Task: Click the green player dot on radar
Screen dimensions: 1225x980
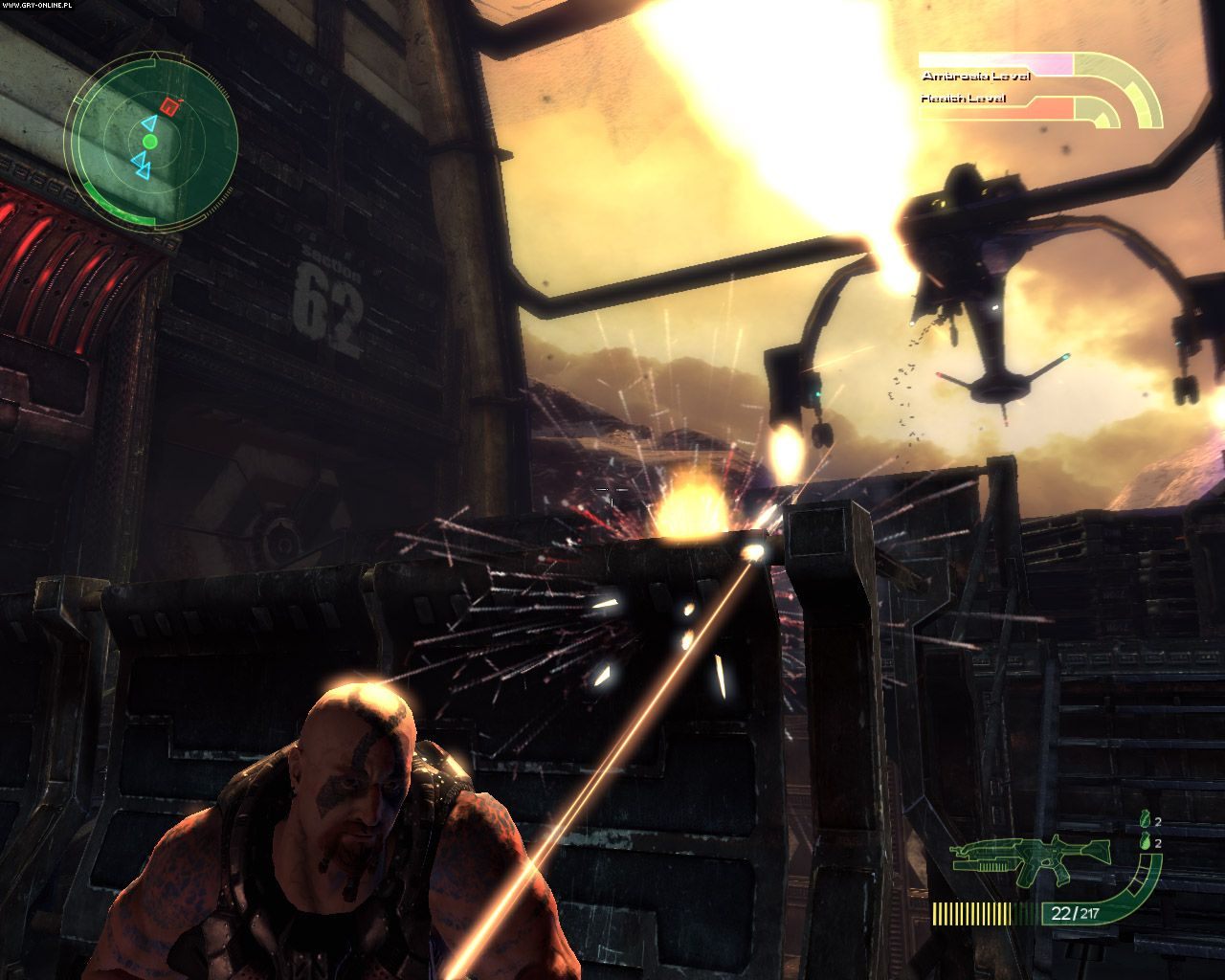Action: [x=149, y=142]
